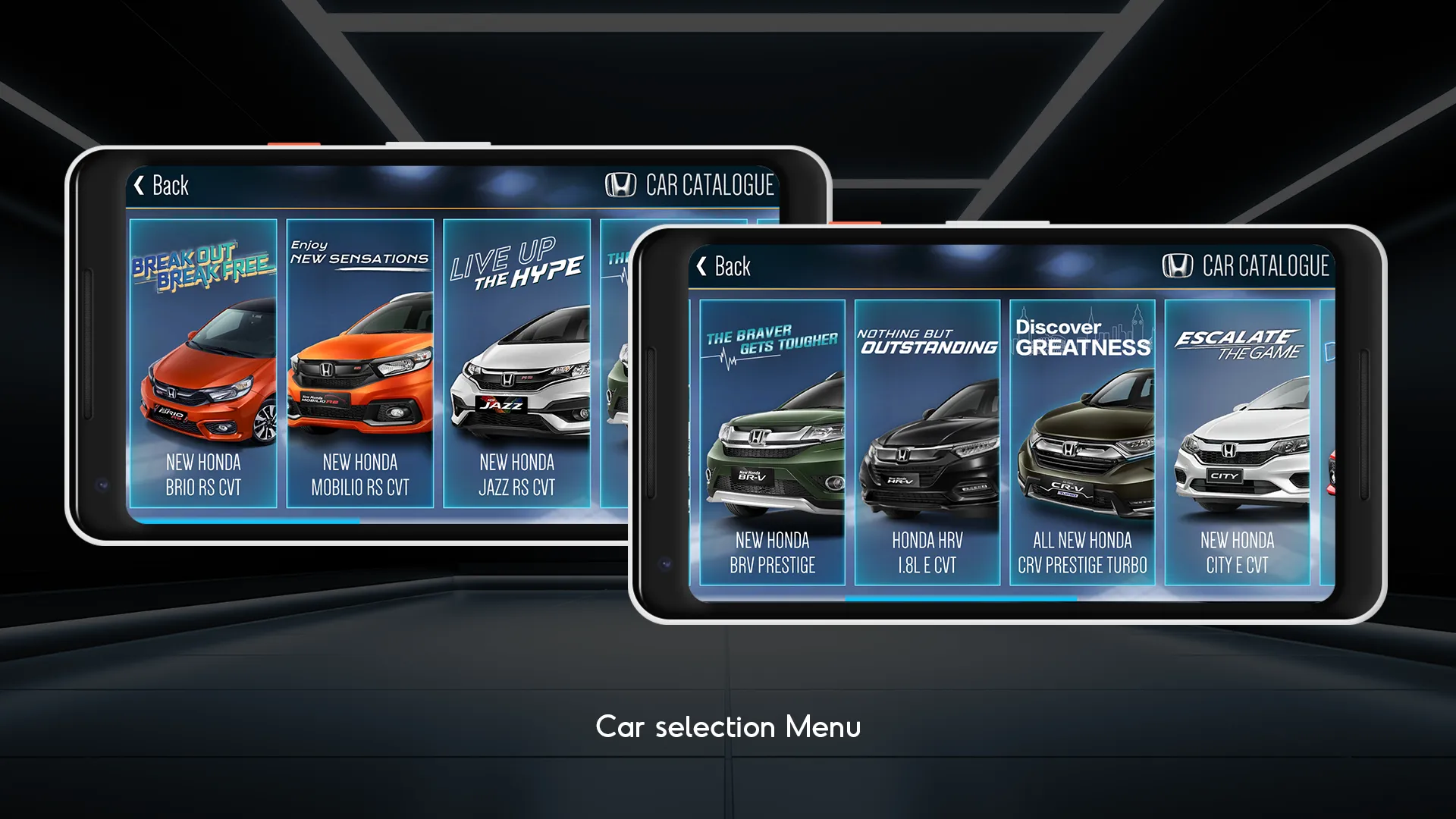Open the New Honda Jazz RS CVT card

pyautogui.click(x=516, y=364)
